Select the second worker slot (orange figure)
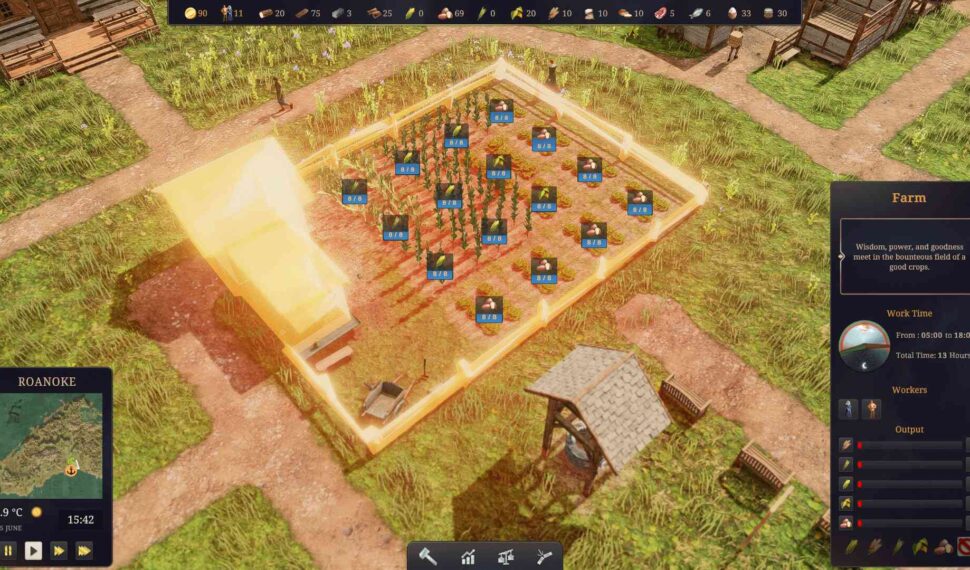 pyautogui.click(x=872, y=408)
